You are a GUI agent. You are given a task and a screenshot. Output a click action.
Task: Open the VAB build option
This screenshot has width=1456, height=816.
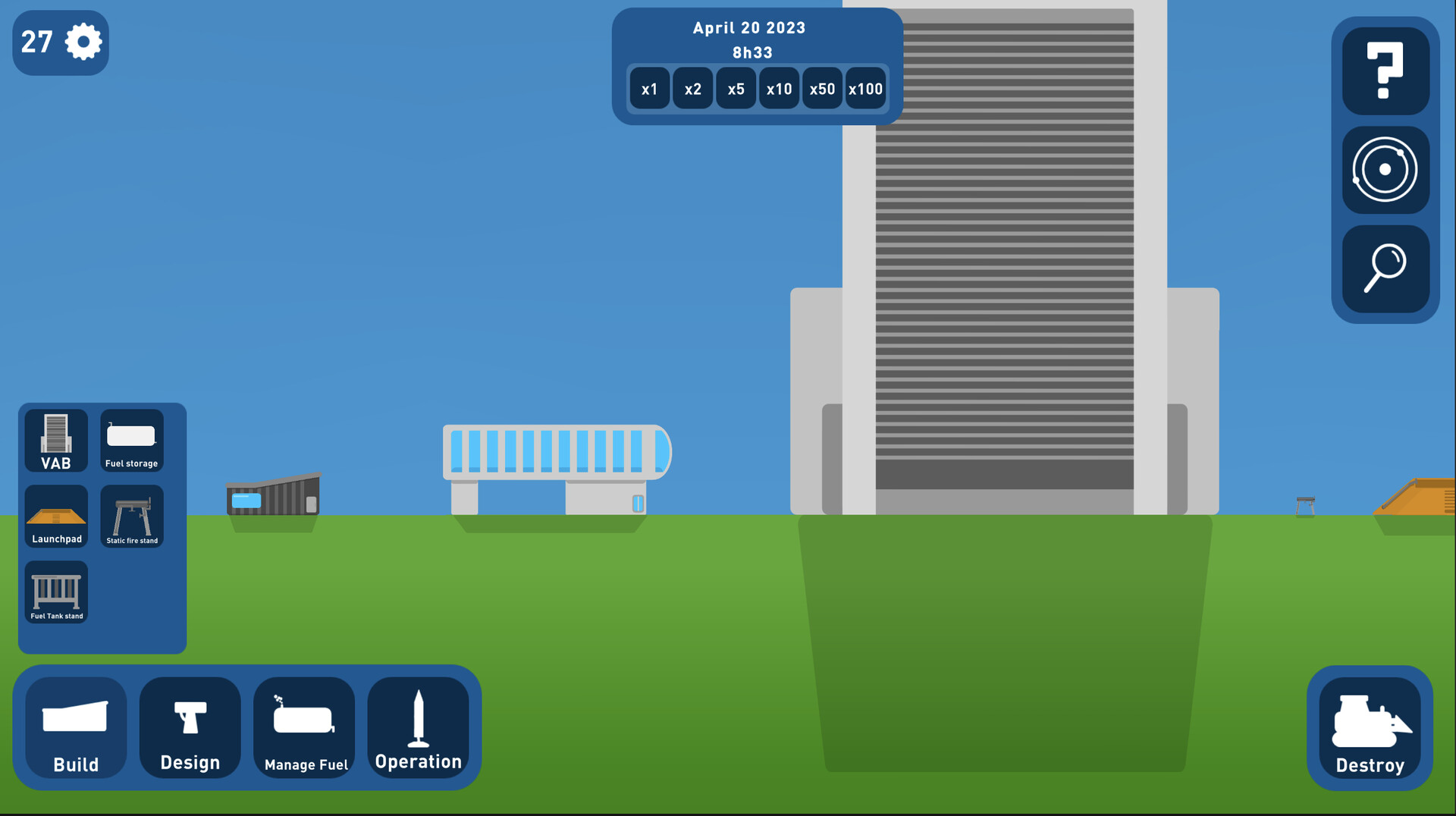pos(55,441)
